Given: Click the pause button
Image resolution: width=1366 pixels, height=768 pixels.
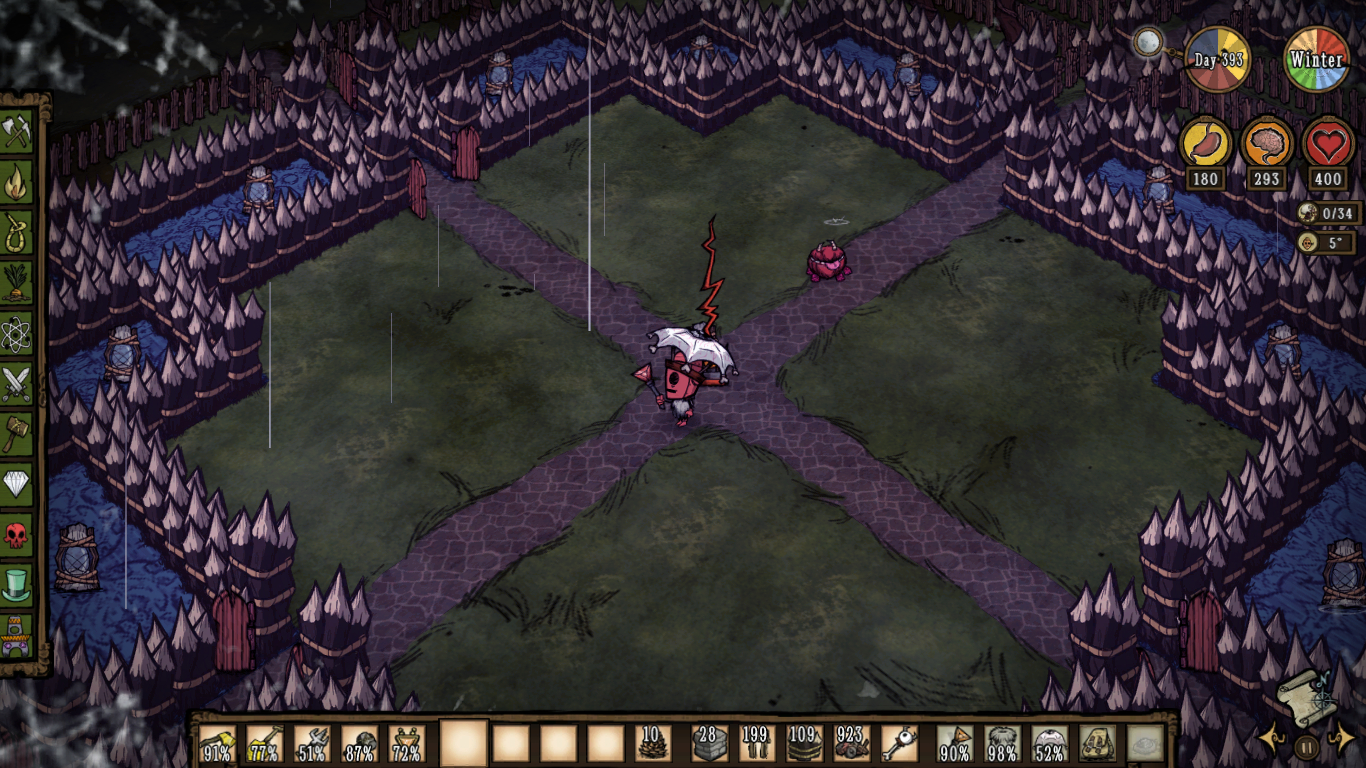Looking at the screenshot, I should tap(1306, 746).
